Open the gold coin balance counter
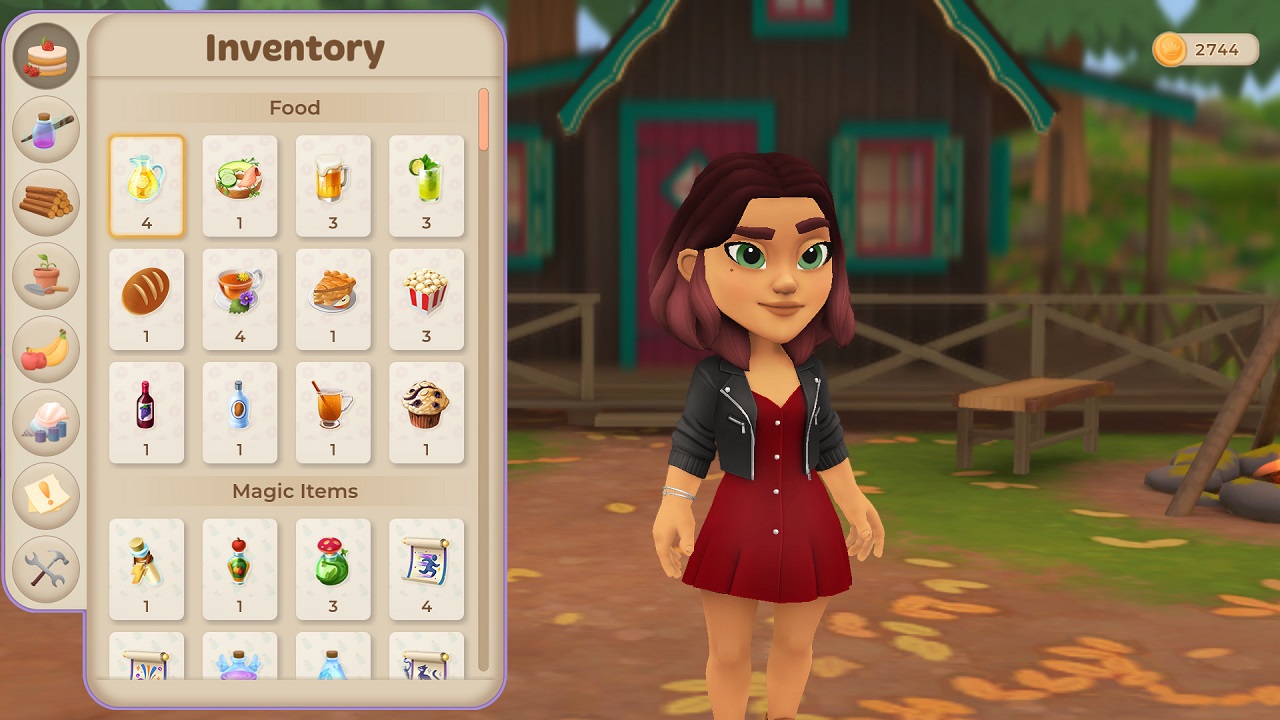This screenshot has width=1280, height=720. pyautogui.click(x=1206, y=49)
